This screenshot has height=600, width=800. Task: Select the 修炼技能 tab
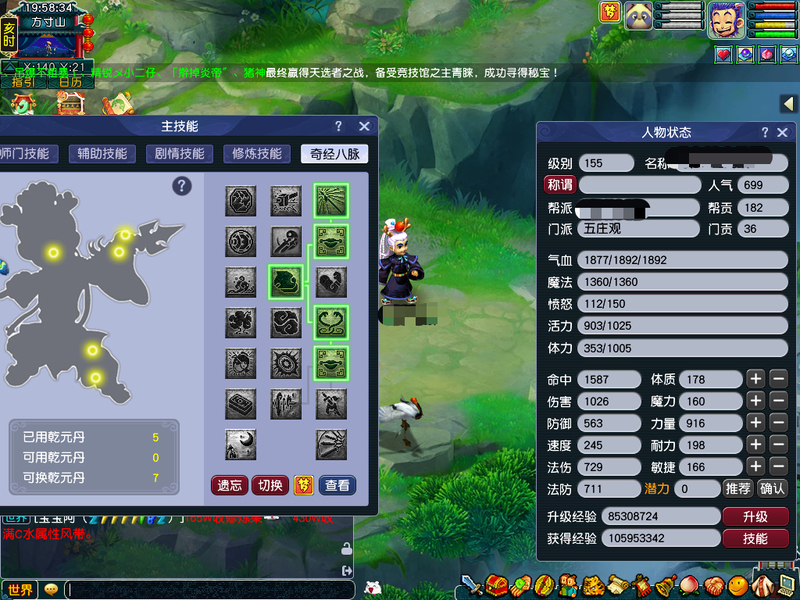click(x=257, y=154)
